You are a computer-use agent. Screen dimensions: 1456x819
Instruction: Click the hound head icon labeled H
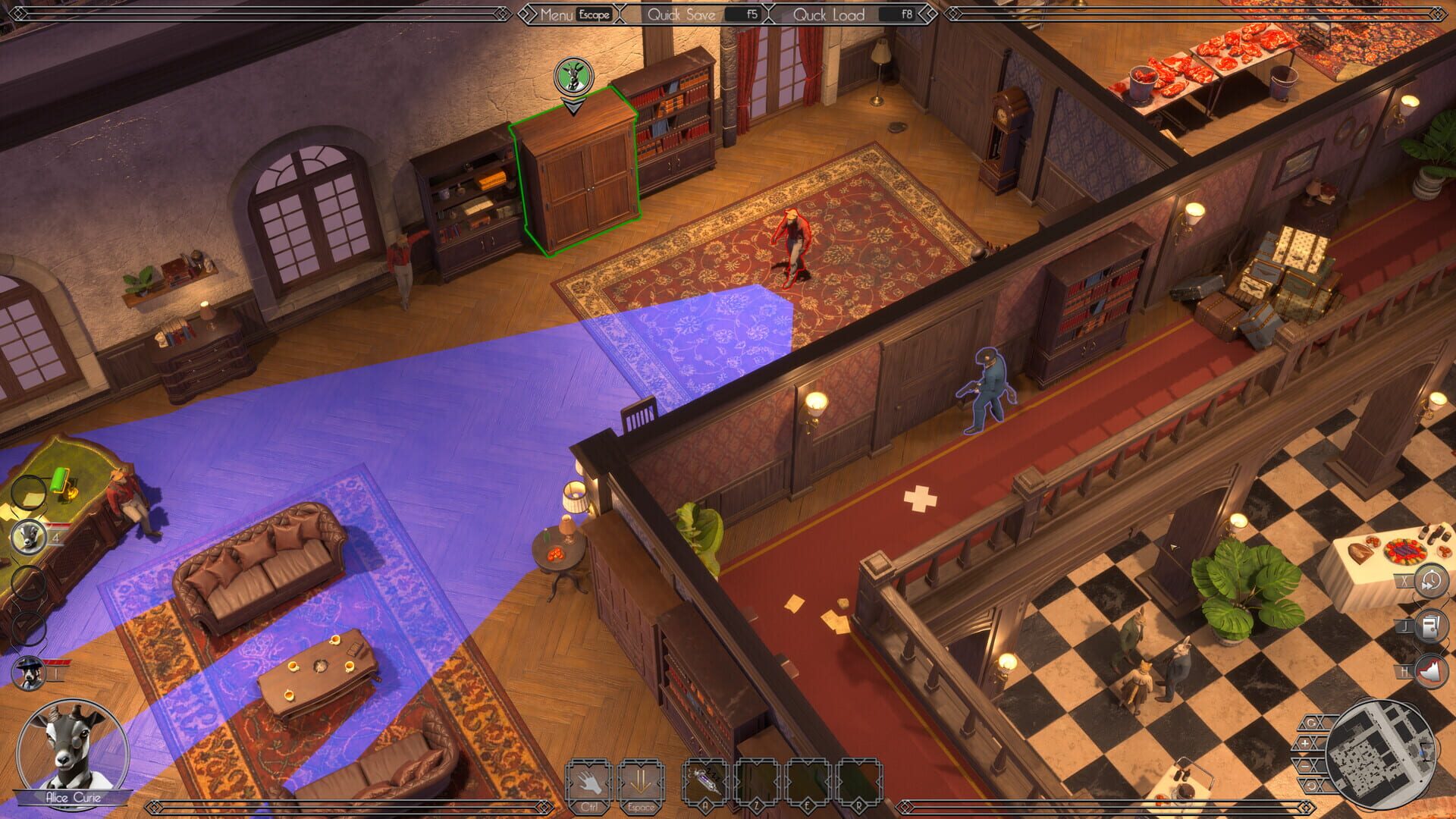pos(1432,670)
